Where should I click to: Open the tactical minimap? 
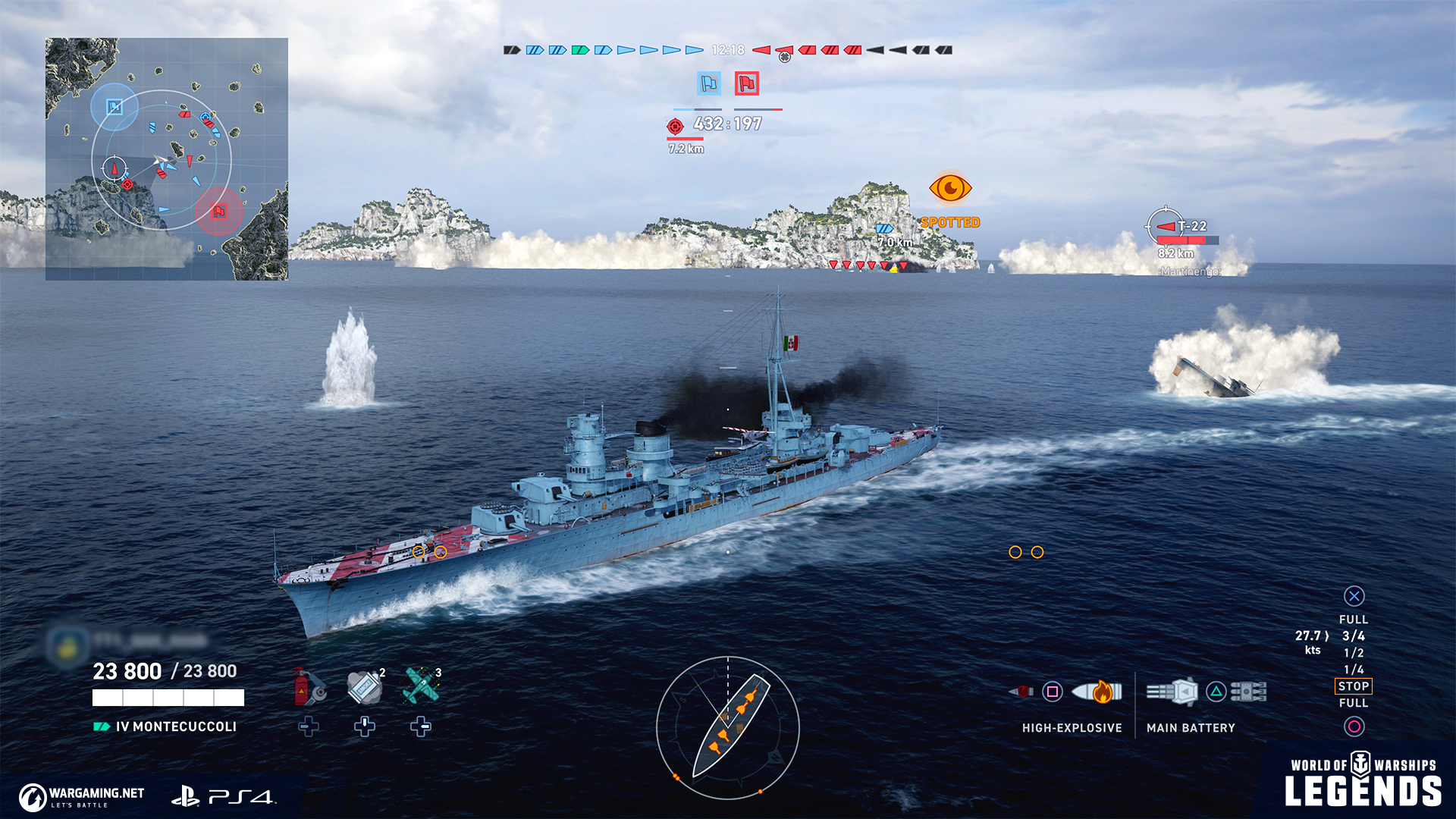point(167,159)
